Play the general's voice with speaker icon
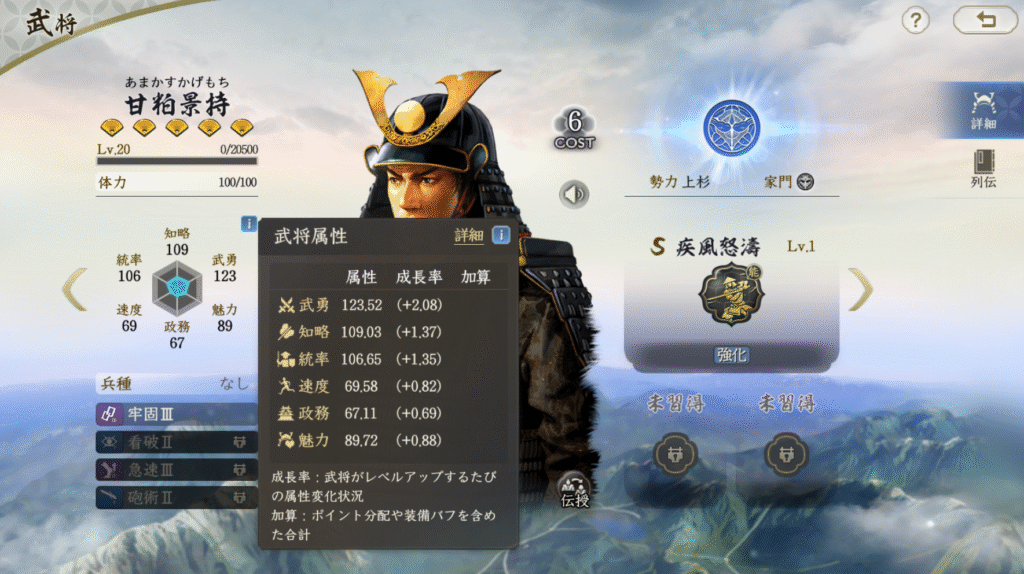 (x=574, y=193)
